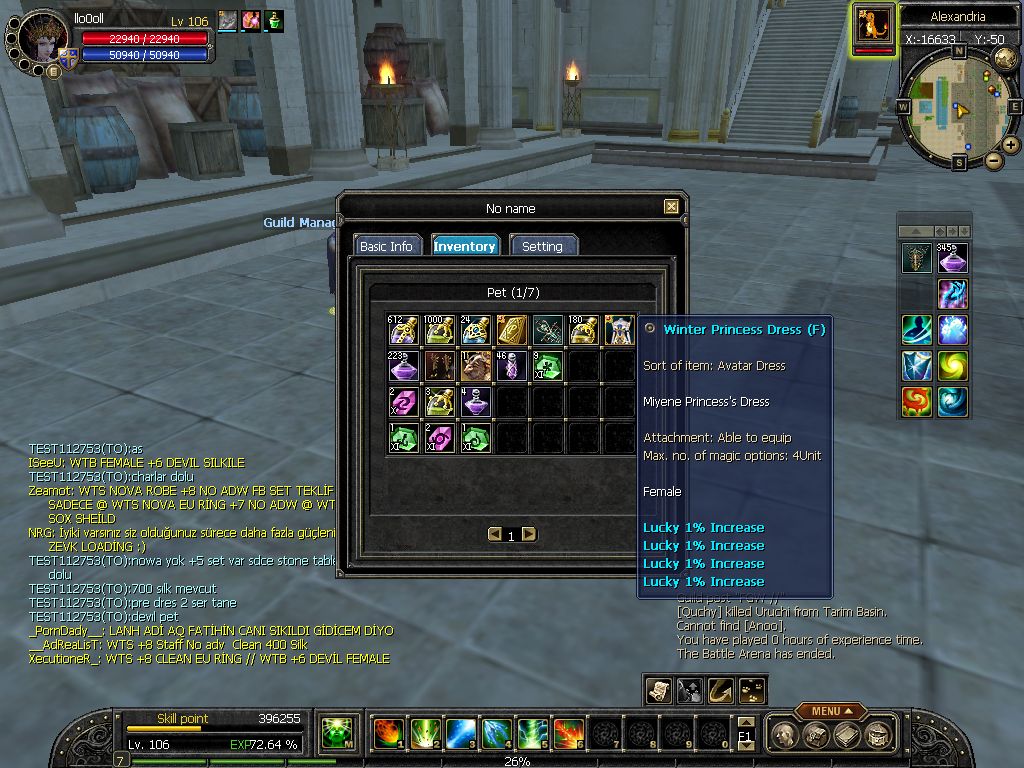Switch to the Basic Info tab
1024x768 pixels.
click(386, 246)
